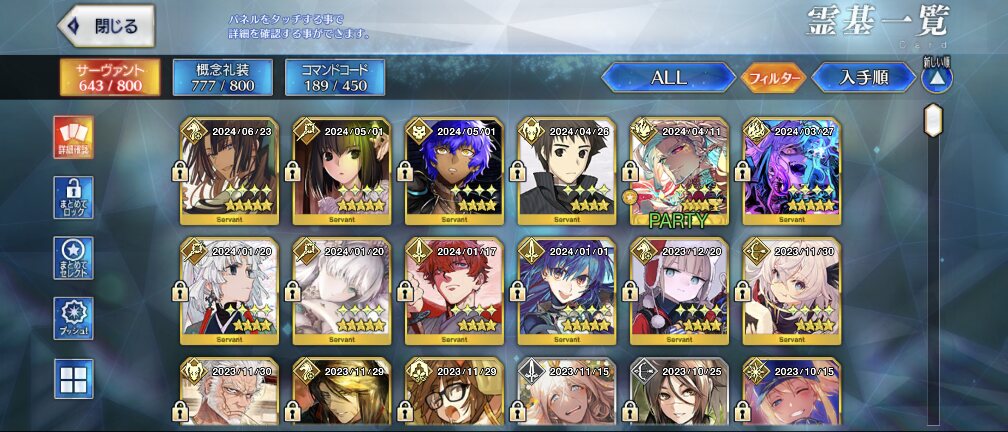Open the red card detail display icon
1008x432 pixels.
[74, 138]
